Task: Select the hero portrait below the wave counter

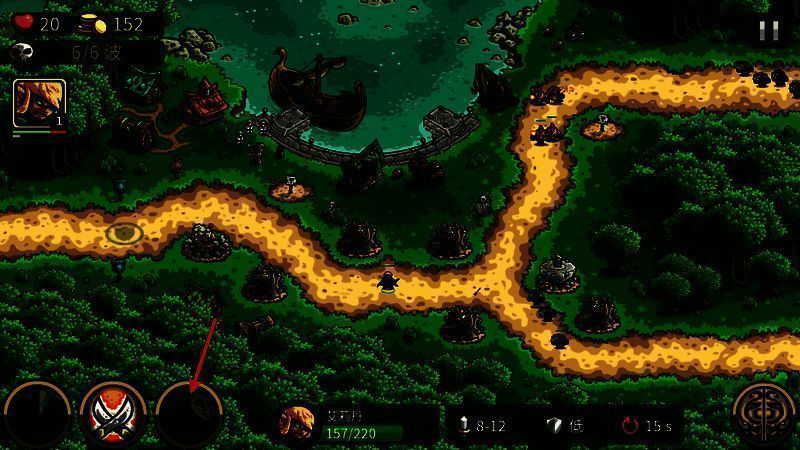Action: click(x=39, y=104)
